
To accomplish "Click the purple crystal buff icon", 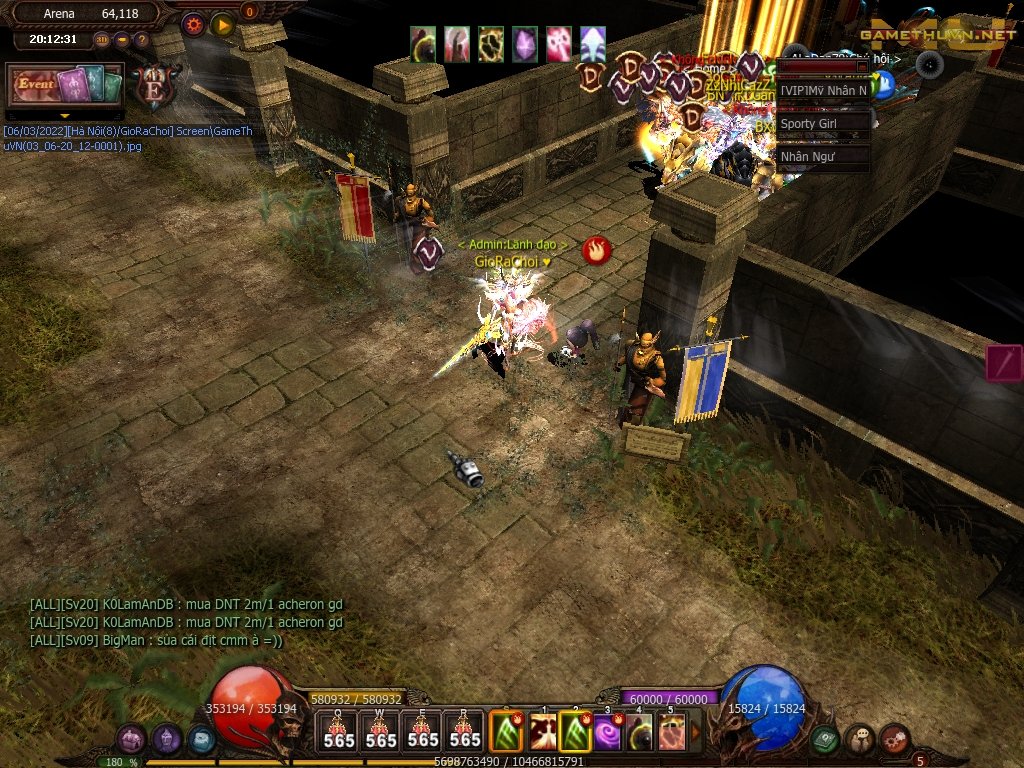I will 525,44.
